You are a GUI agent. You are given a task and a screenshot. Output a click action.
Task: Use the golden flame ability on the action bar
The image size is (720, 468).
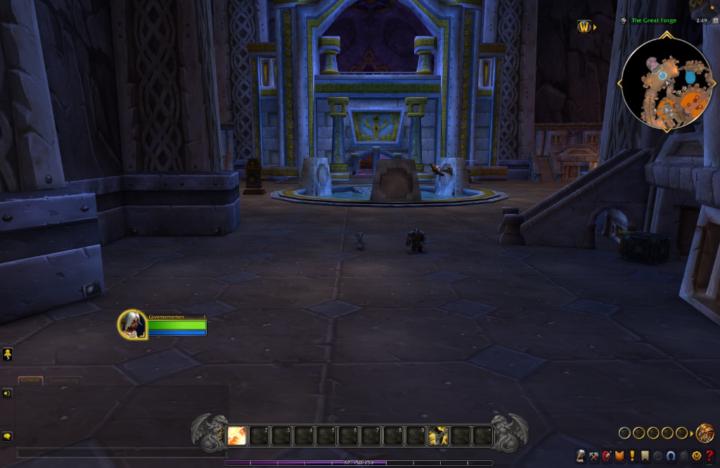tap(438, 435)
